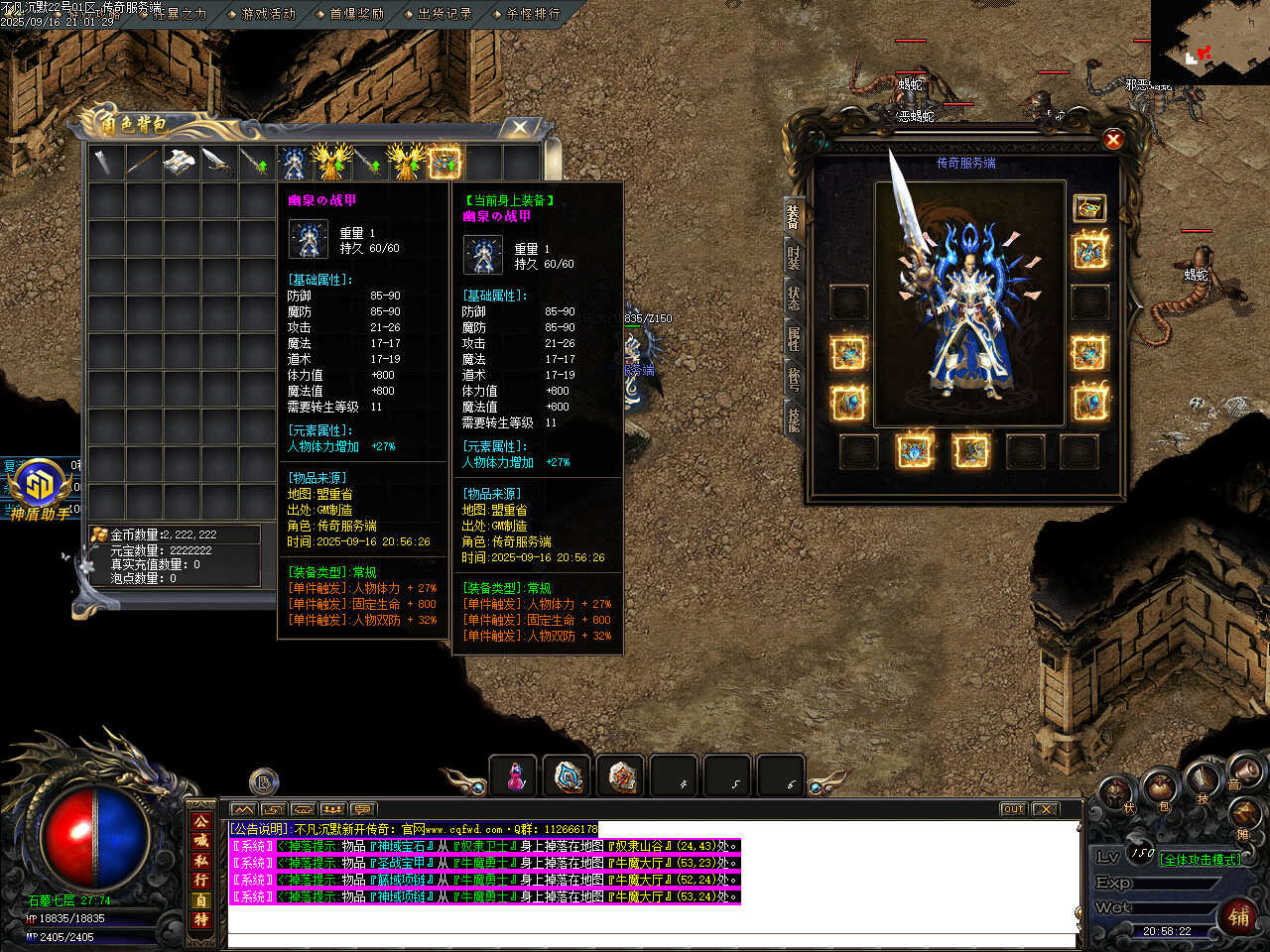The width and height of the screenshot is (1270, 952).
Task: Switch to the 状态 status tab
Action: point(794,297)
